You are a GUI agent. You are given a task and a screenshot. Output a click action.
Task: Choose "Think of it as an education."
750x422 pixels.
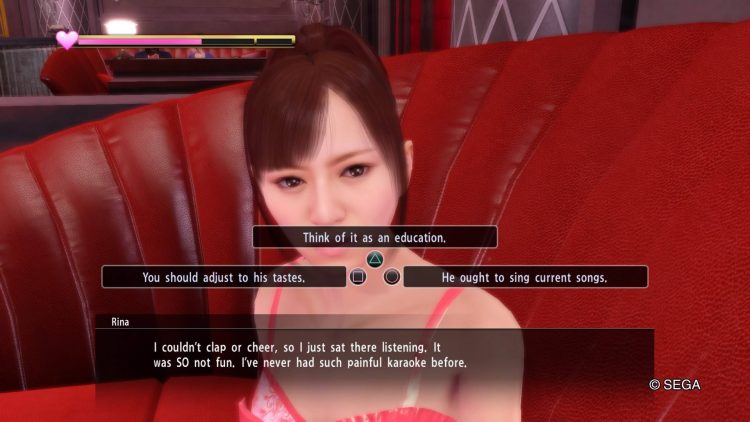click(375, 238)
